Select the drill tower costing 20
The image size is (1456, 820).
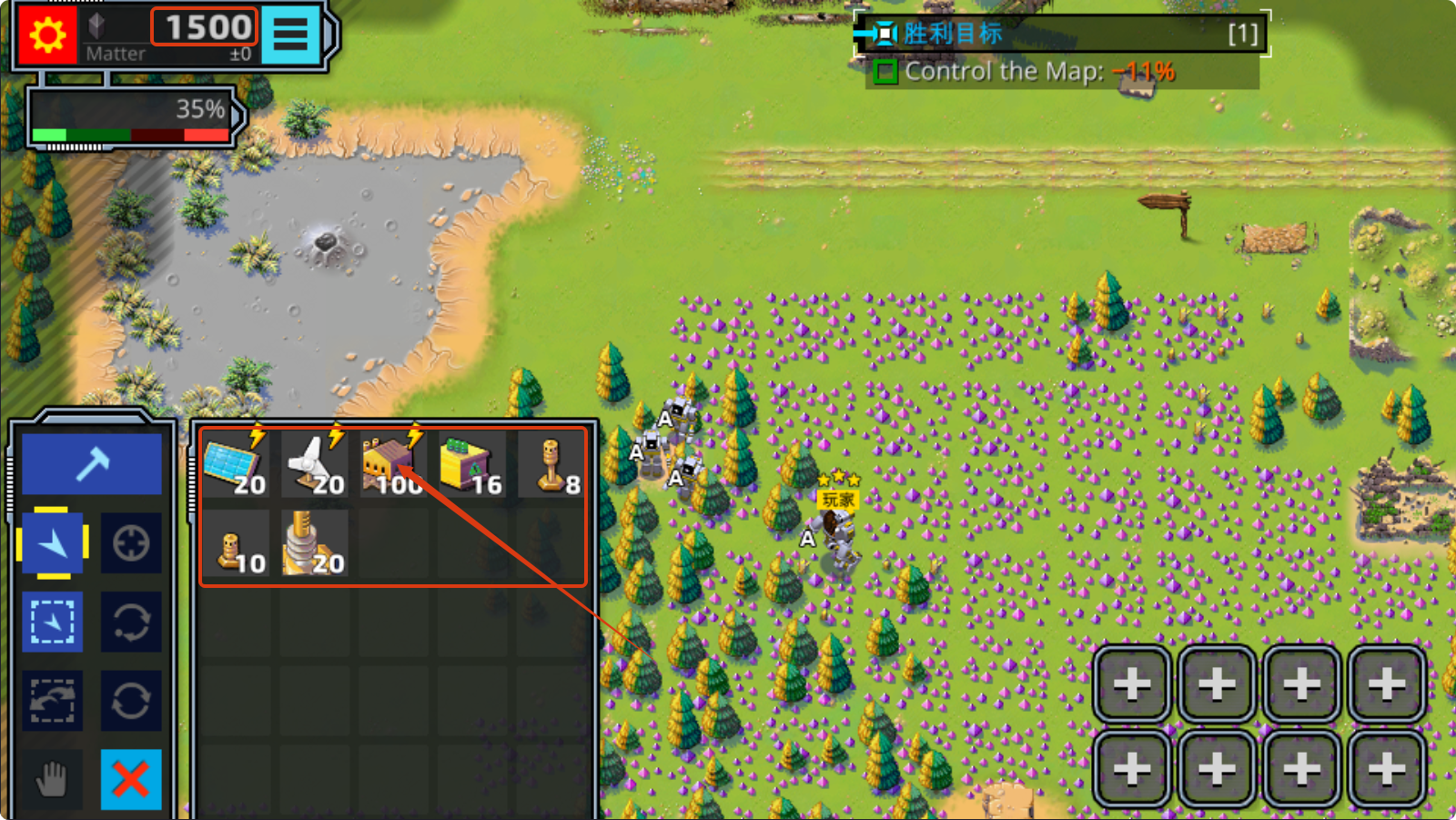314,544
